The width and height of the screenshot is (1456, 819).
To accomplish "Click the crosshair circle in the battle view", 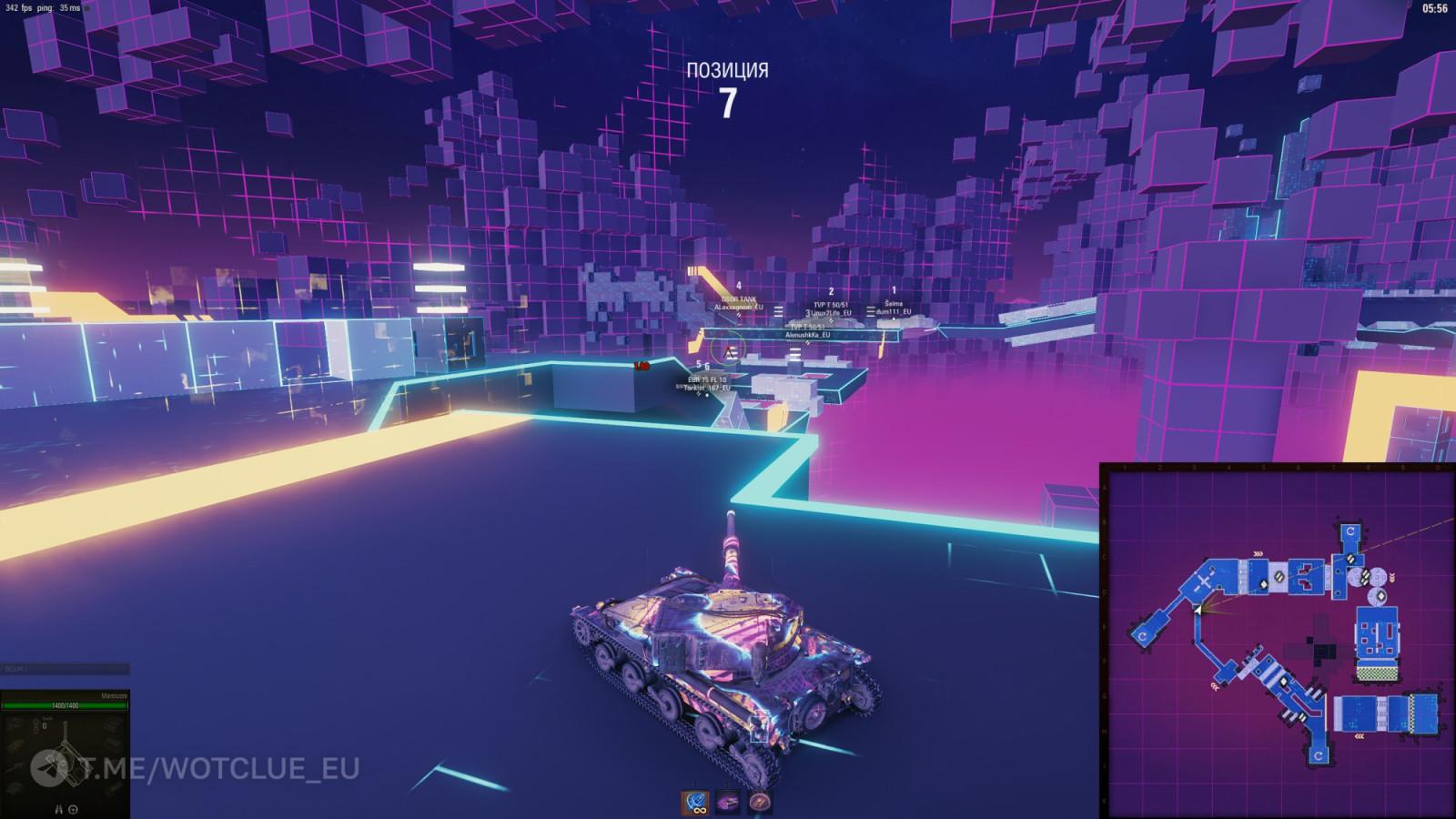I will coord(728,348).
